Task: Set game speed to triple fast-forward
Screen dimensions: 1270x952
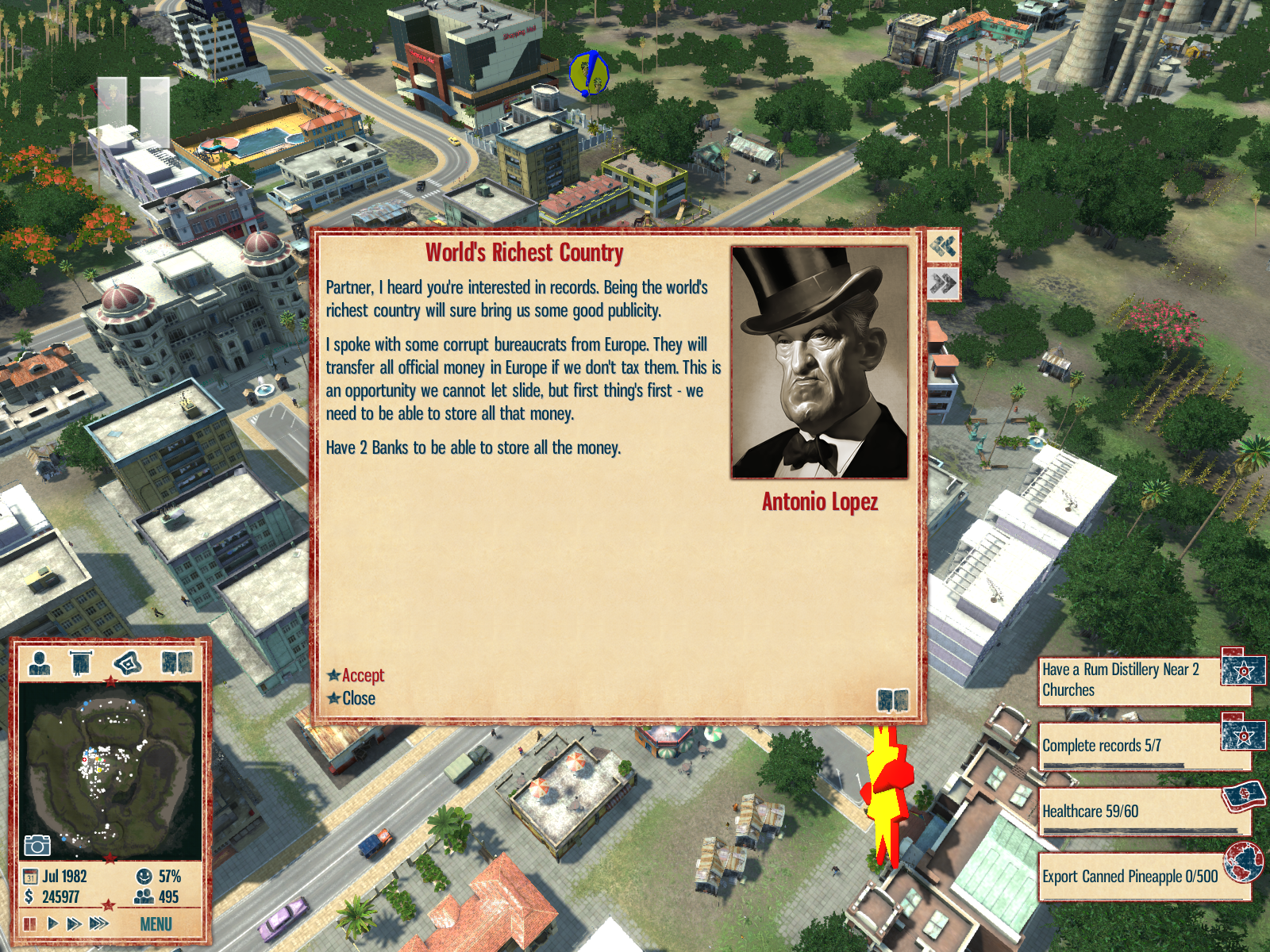Action: click(98, 923)
